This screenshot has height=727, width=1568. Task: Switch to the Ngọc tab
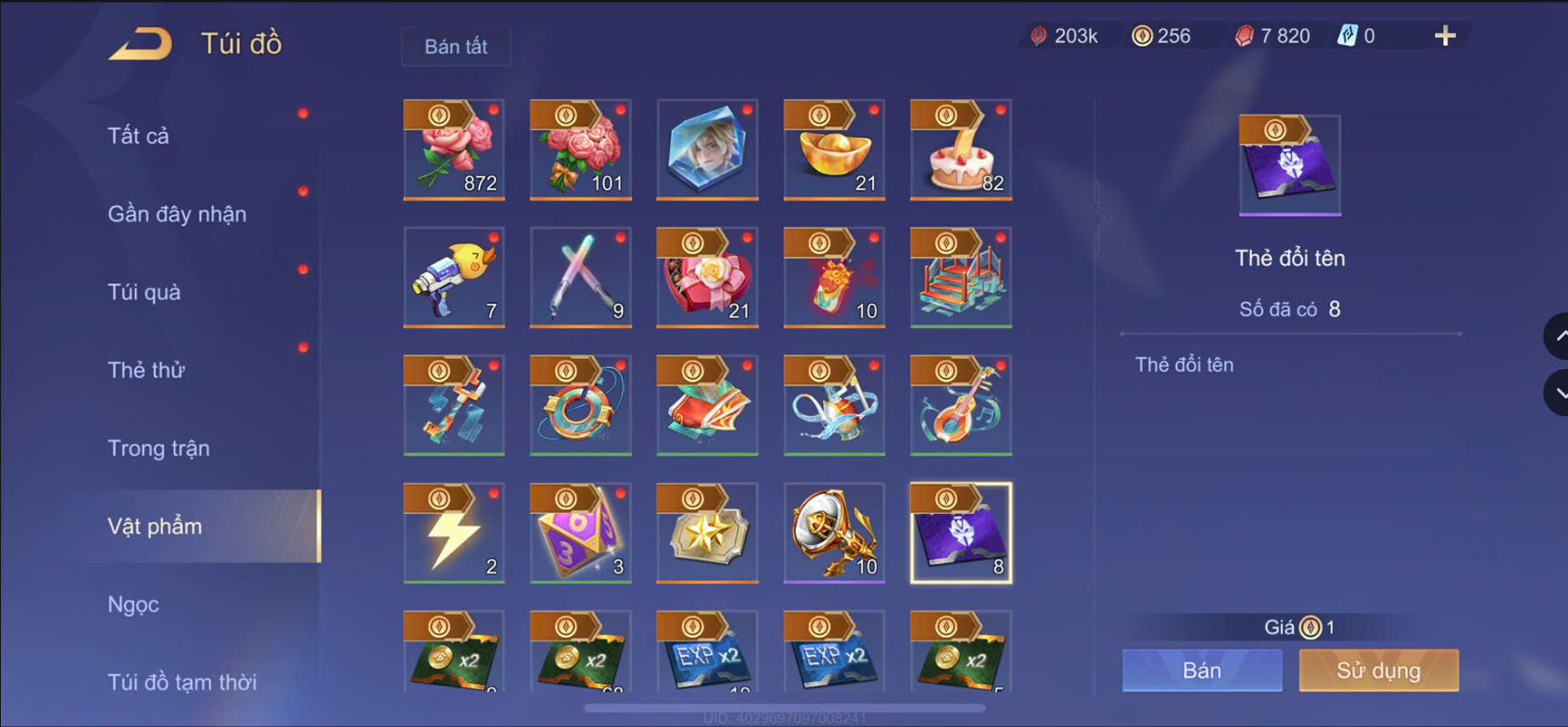click(x=133, y=604)
